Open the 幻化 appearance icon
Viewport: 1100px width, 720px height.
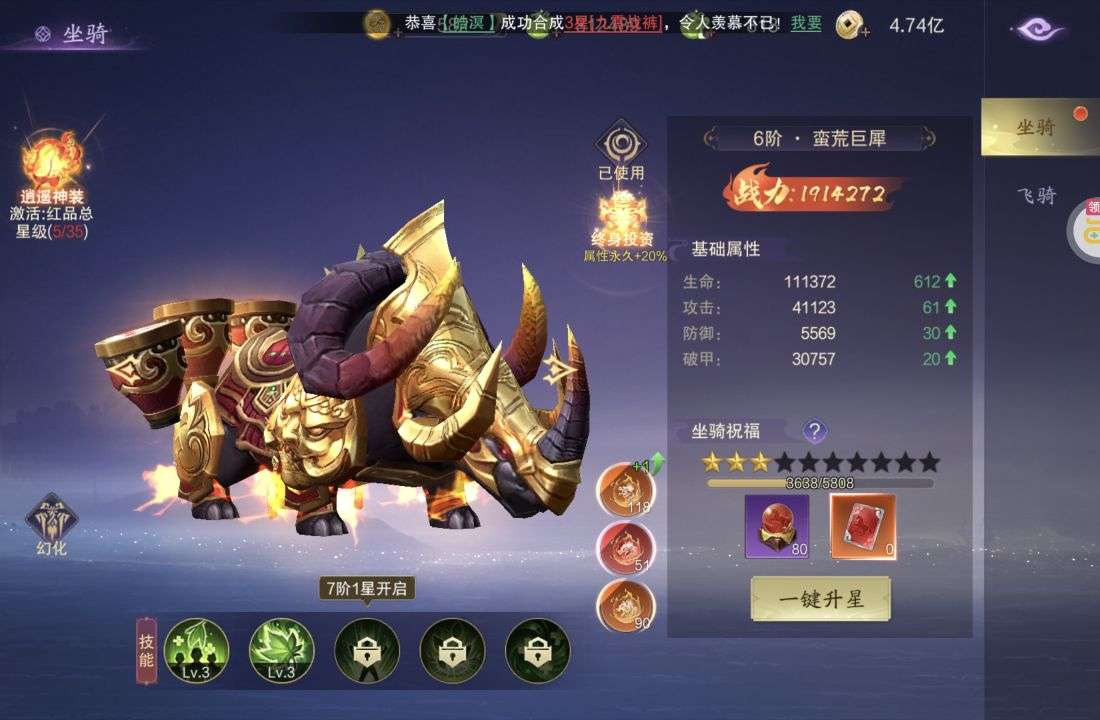[x=51, y=521]
